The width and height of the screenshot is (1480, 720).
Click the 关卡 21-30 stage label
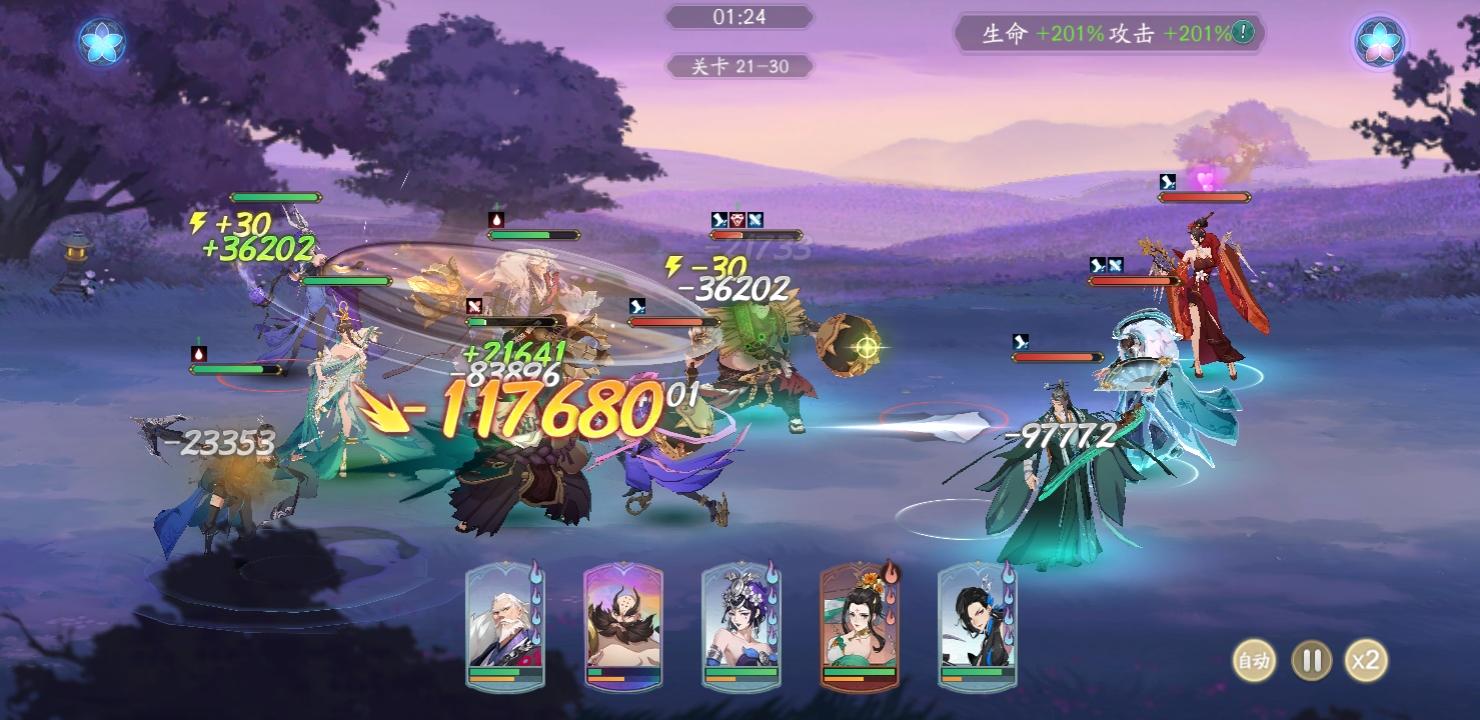point(740,66)
